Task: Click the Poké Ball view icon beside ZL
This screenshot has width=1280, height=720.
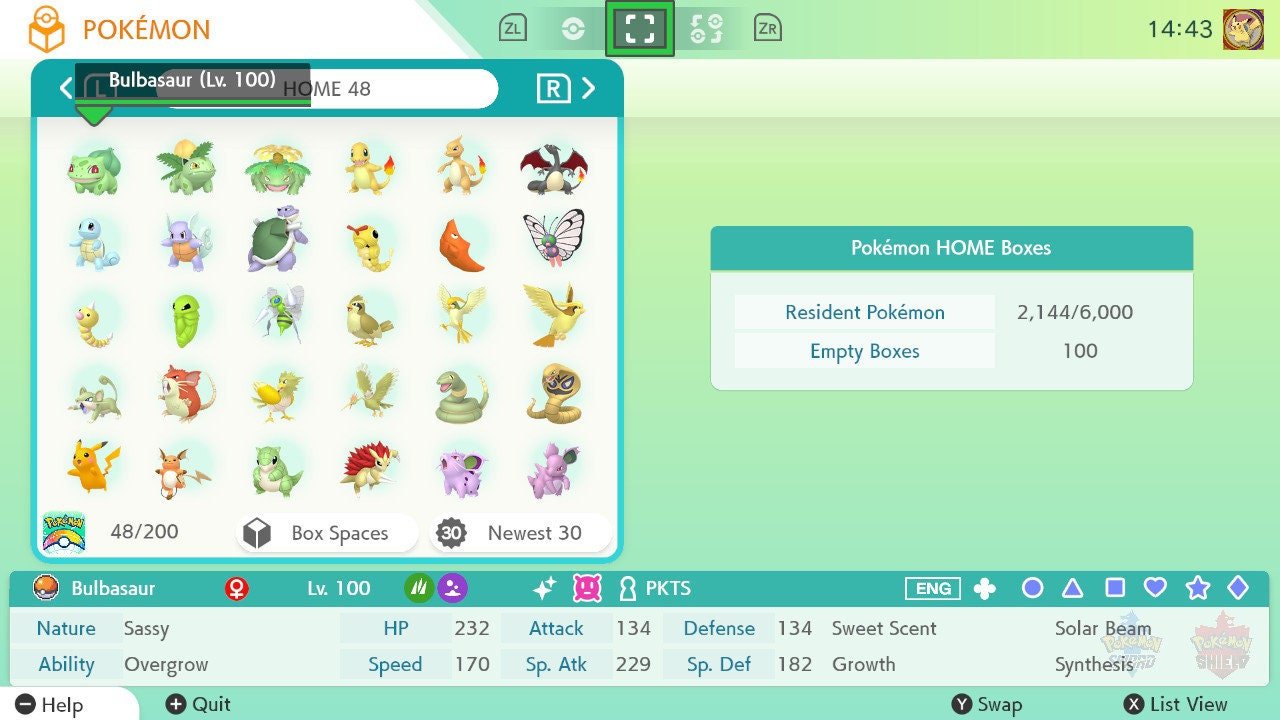Action: pyautogui.click(x=575, y=27)
